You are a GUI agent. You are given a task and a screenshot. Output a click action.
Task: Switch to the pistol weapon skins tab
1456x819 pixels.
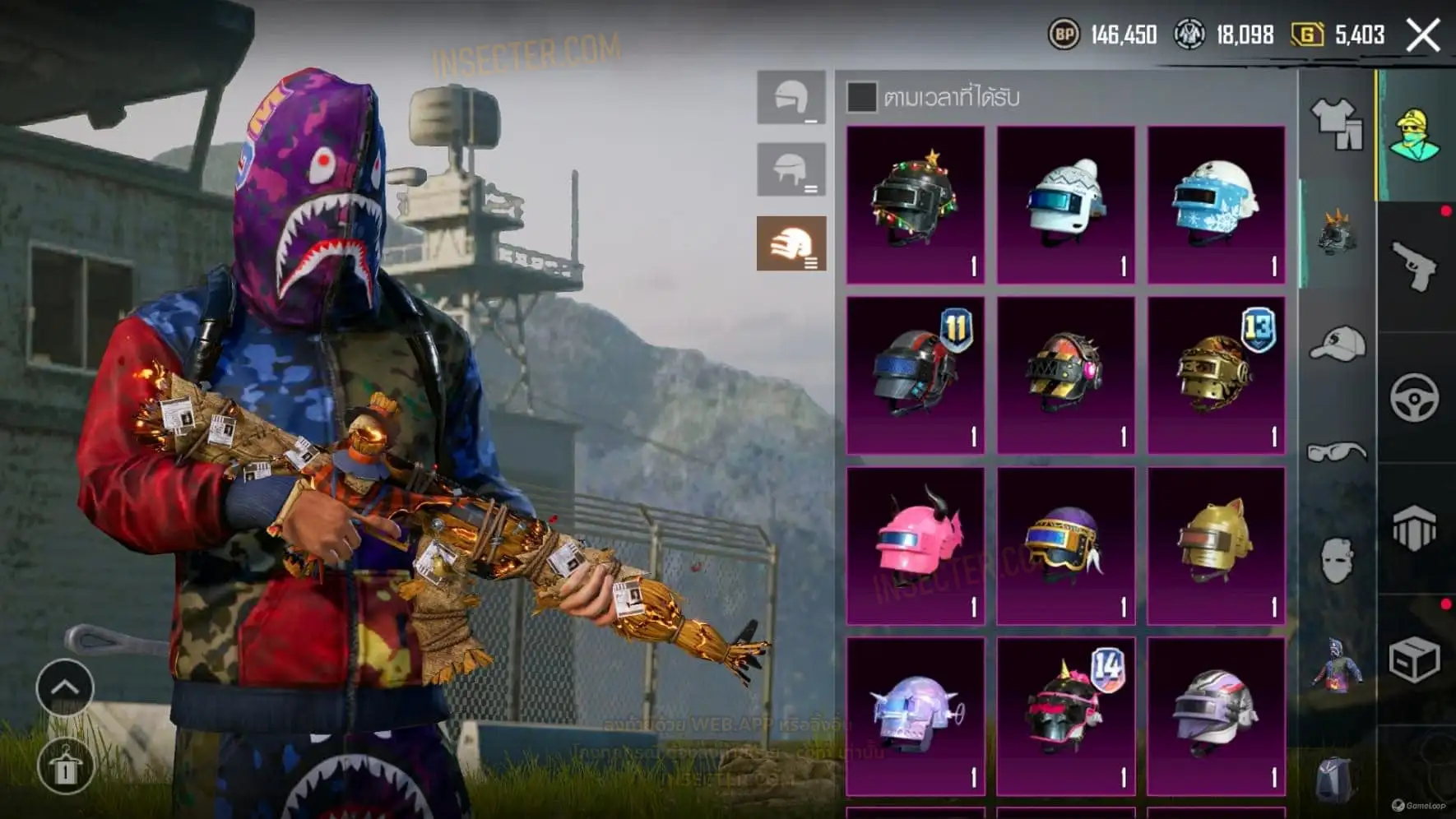[x=1415, y=266]
